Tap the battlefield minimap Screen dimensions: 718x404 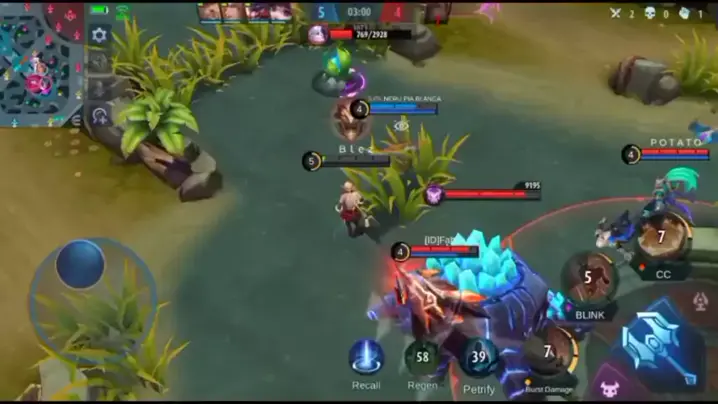[41, 62]
